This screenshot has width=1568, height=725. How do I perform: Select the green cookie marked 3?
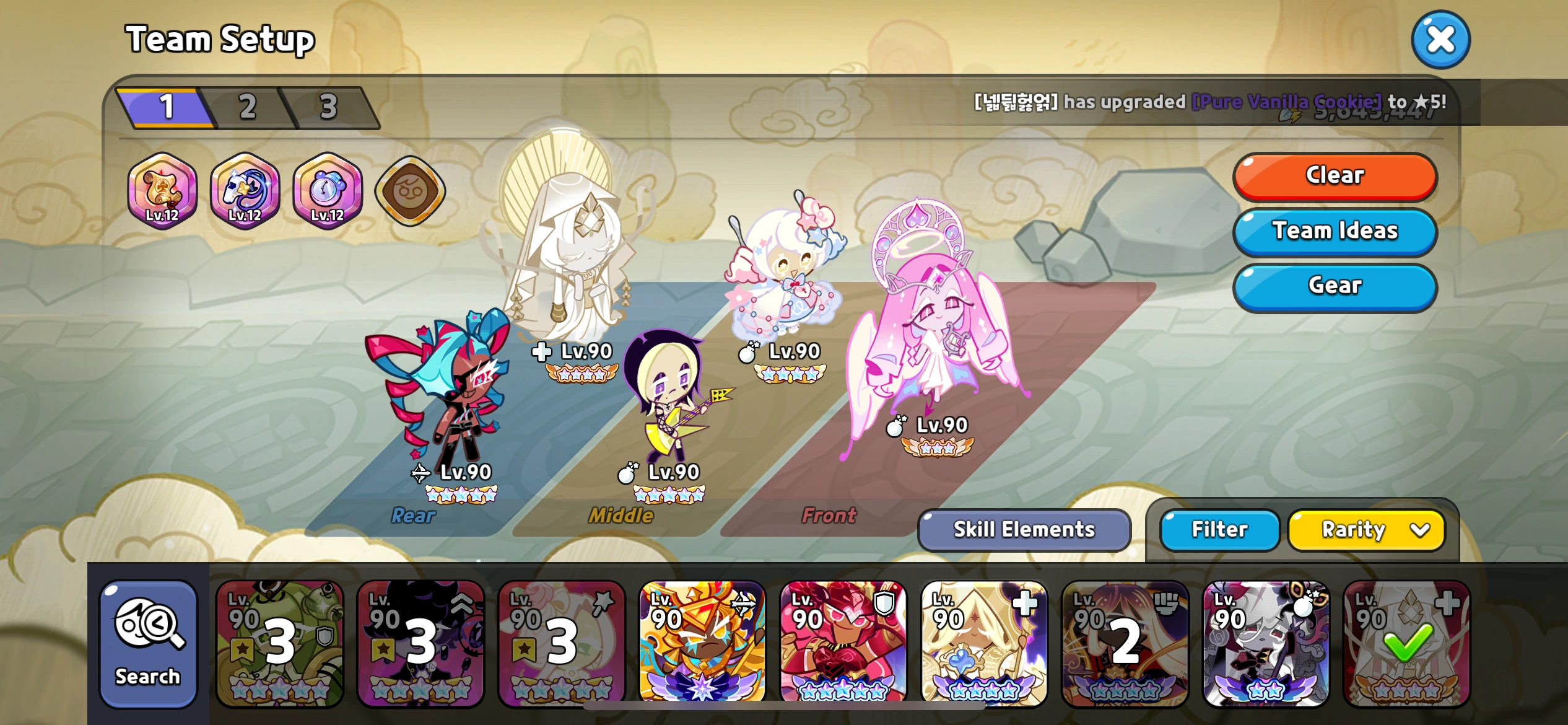pos(279,644)
